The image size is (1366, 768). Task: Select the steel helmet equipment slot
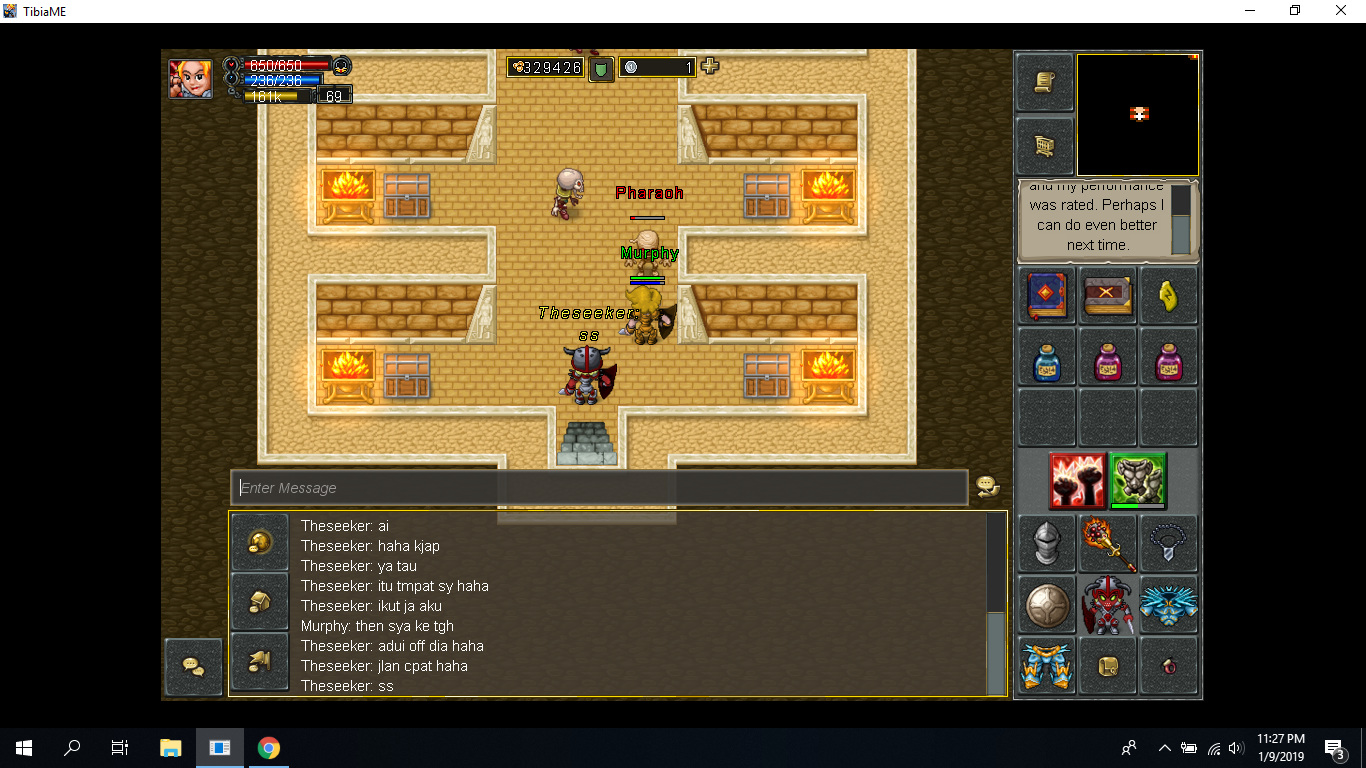[1047, 544]
